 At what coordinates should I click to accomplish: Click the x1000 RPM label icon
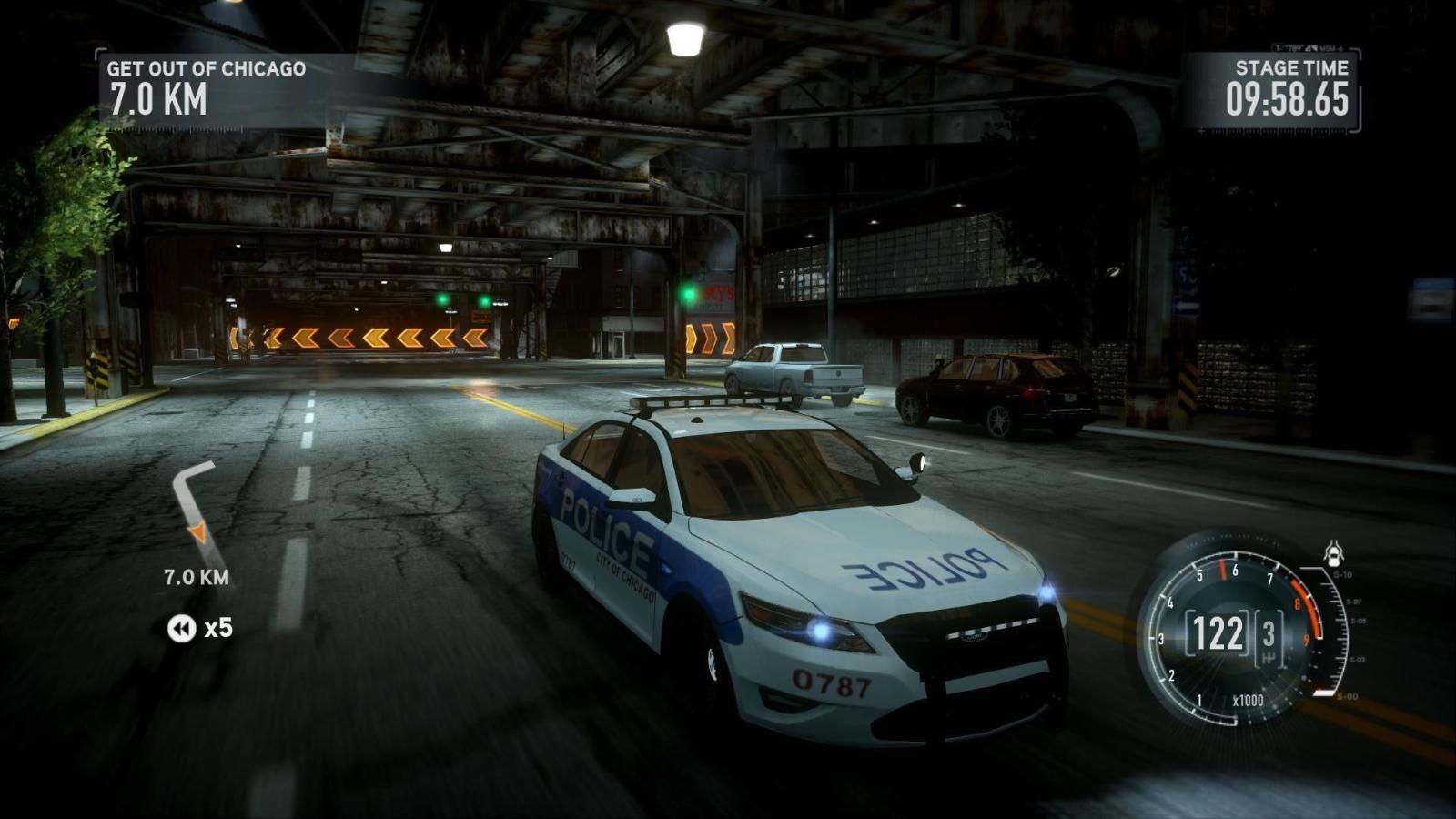click(1249, 699)
